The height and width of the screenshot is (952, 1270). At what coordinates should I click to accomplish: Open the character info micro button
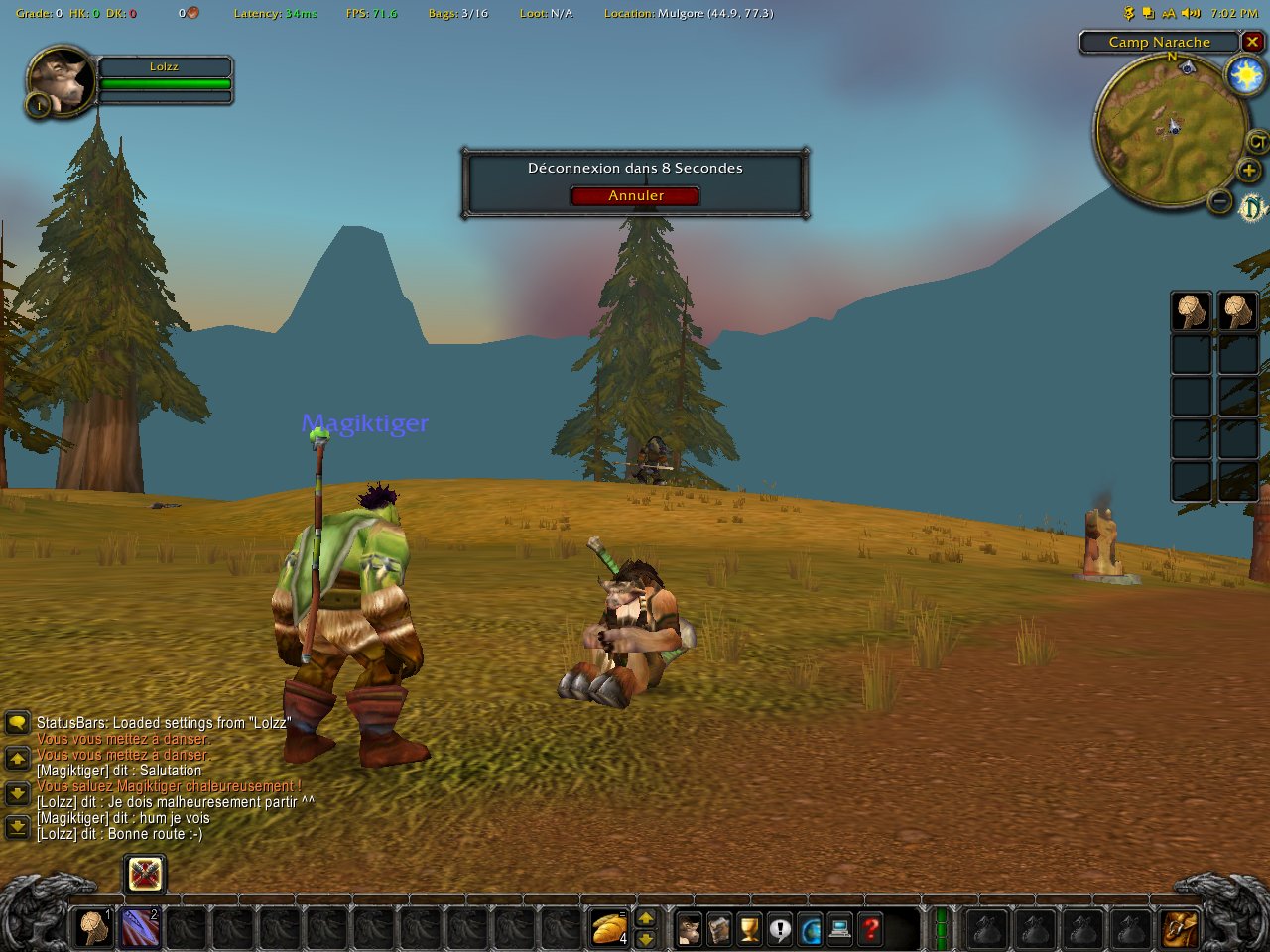click(689, 929)
